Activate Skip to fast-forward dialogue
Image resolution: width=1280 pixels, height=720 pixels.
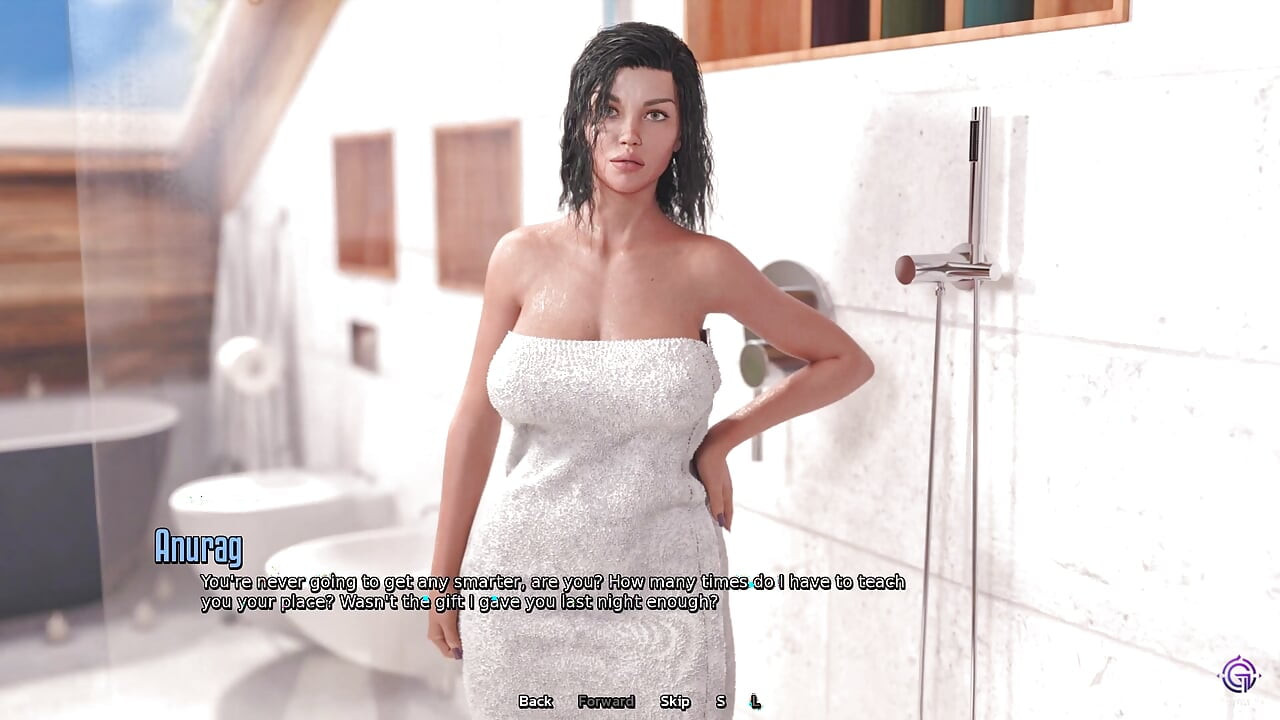(675, 702)
